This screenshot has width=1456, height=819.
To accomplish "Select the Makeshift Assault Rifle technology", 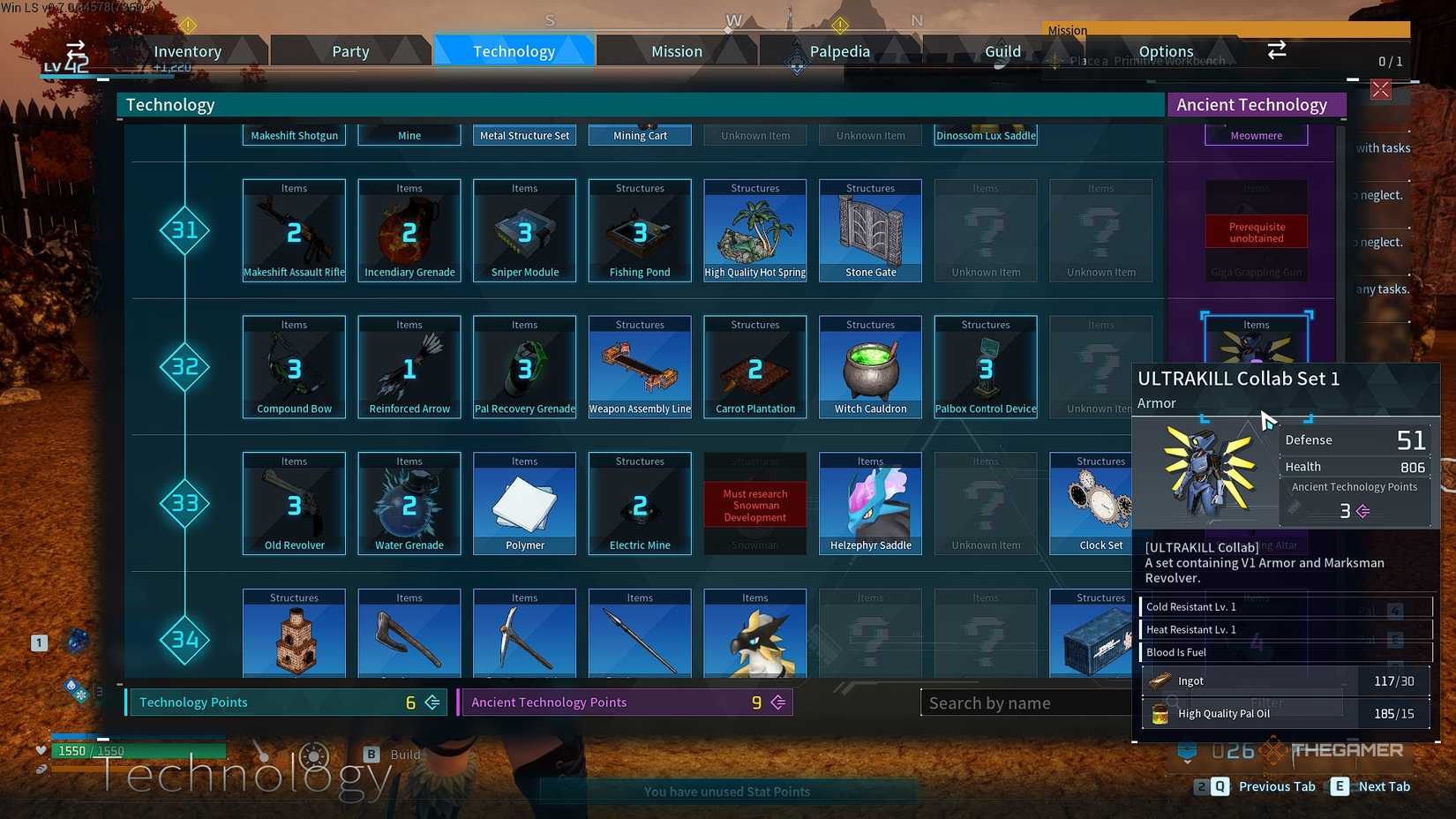I will click(x=293, y=229).
